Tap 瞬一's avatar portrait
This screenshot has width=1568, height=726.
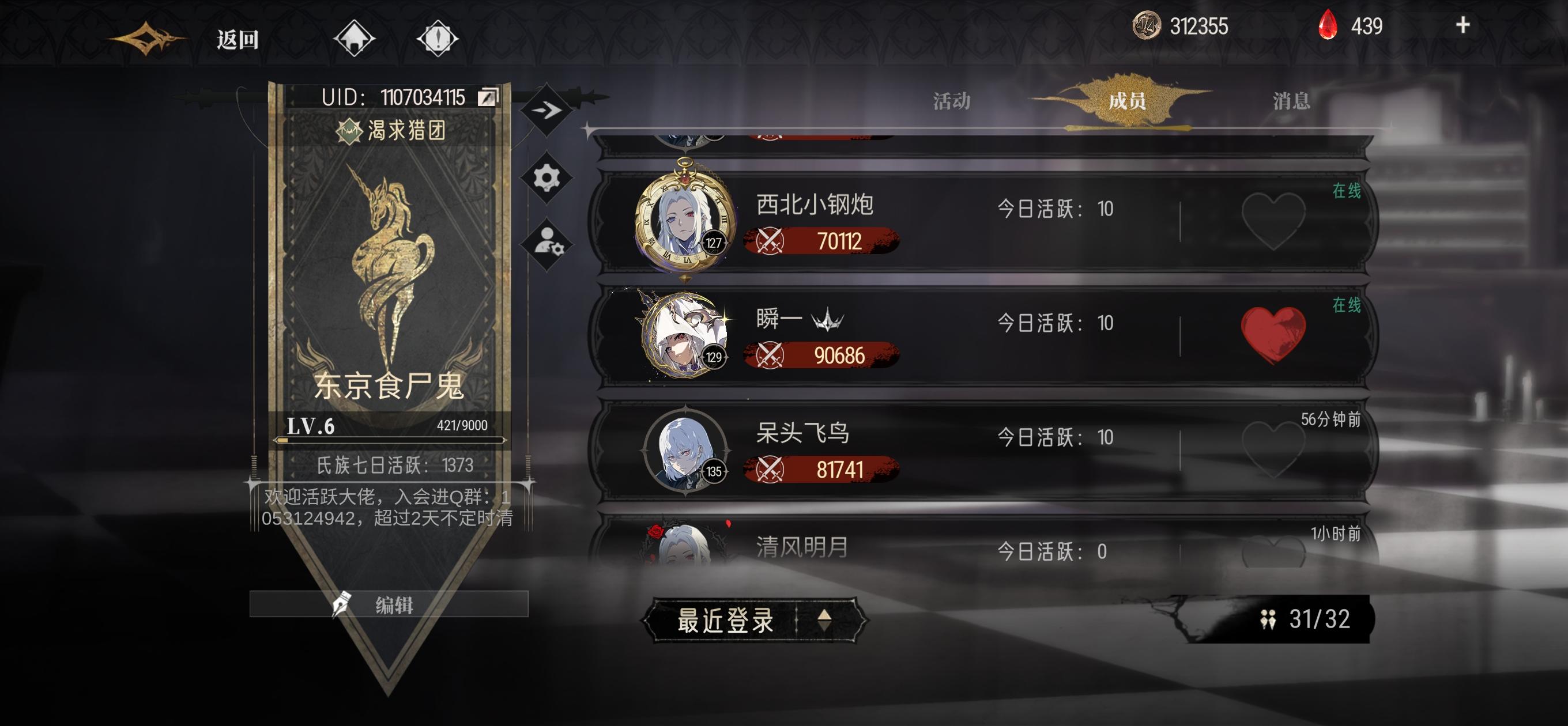pyautogui.click(x=682, y=334)
